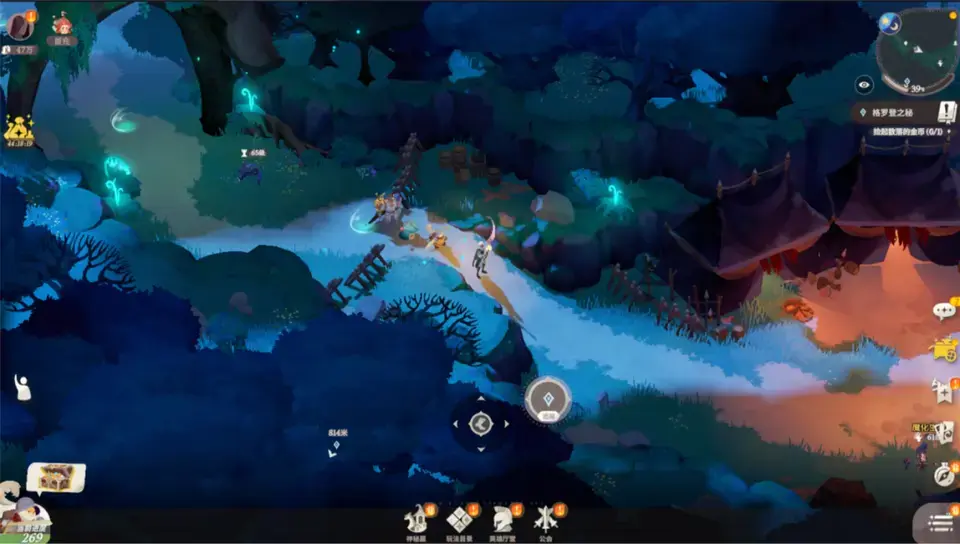Open the circular minimap

tap(916, 50)
